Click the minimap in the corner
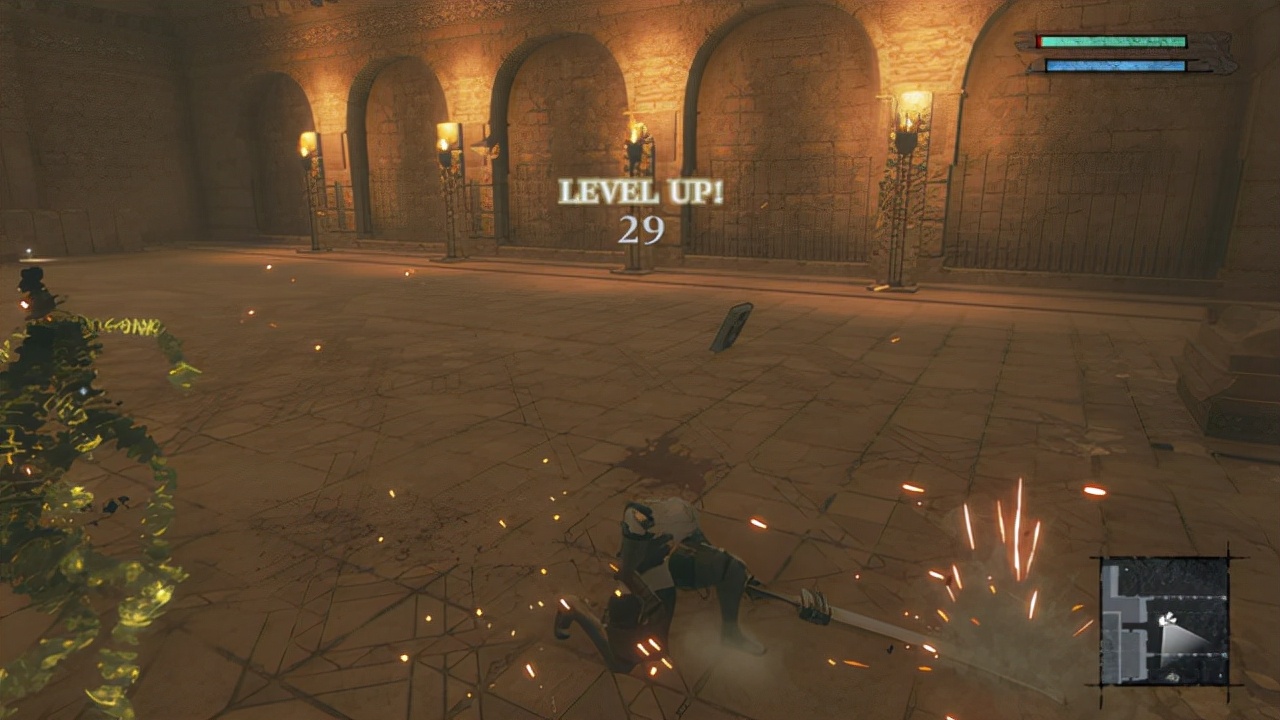Viewport: 1280px width, 720px height. pos(1164,620)
